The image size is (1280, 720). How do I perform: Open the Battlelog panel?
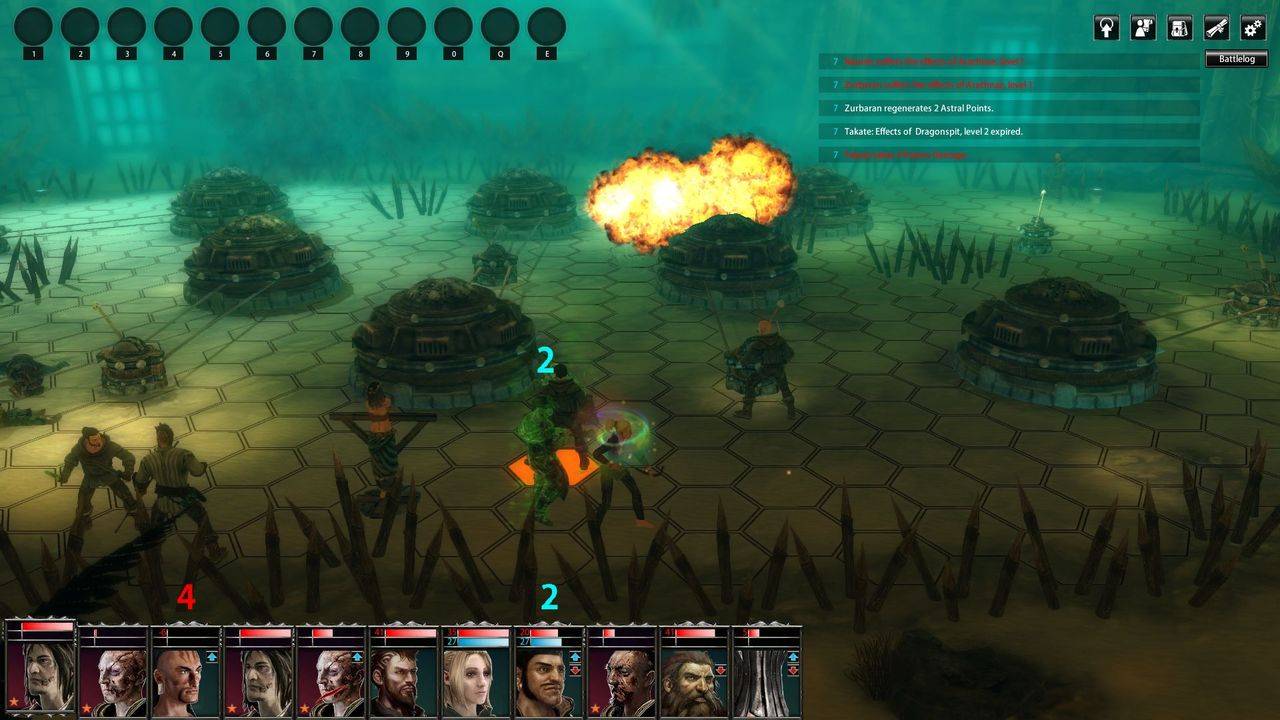1236,59
